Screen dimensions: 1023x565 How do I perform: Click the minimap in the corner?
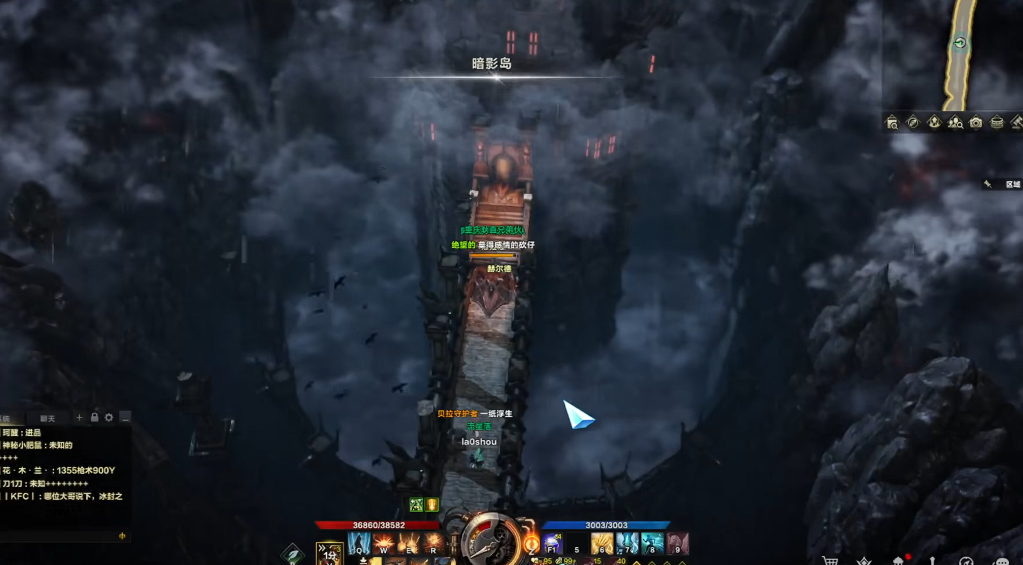(953, 55)
